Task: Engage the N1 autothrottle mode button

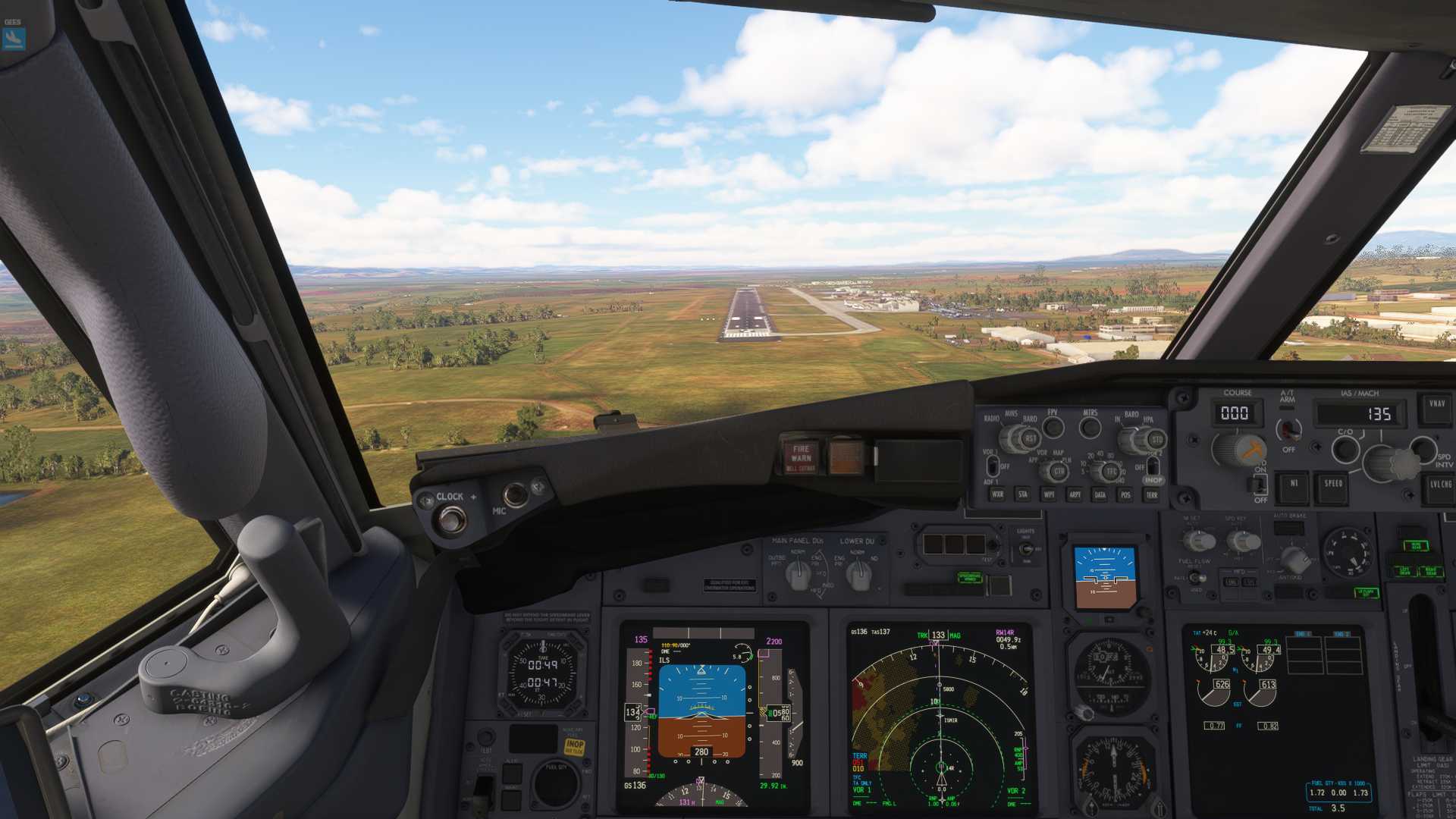Action: [1294, 485]
